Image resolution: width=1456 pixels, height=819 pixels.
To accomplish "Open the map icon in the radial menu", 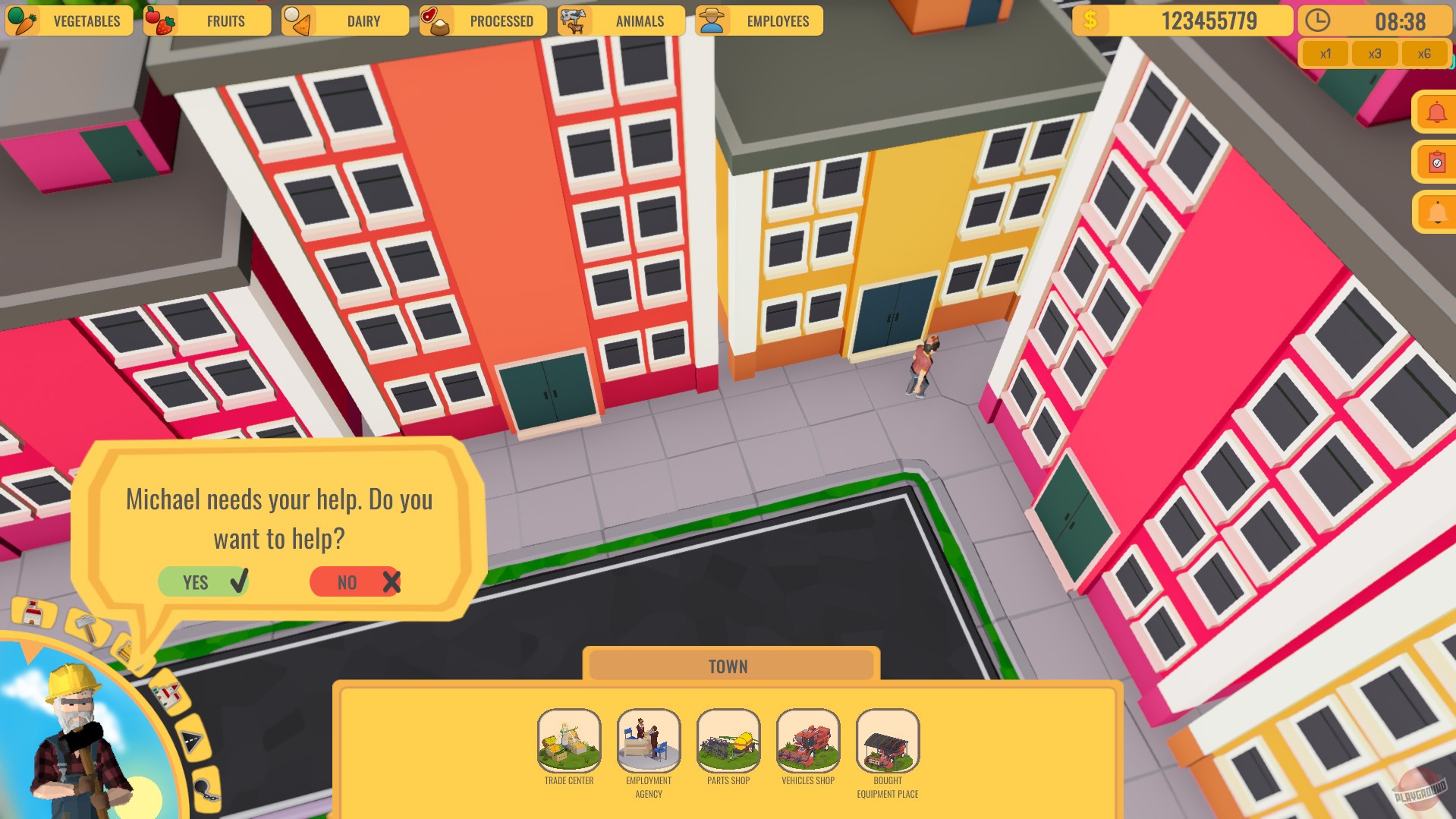I will (166, 693).
